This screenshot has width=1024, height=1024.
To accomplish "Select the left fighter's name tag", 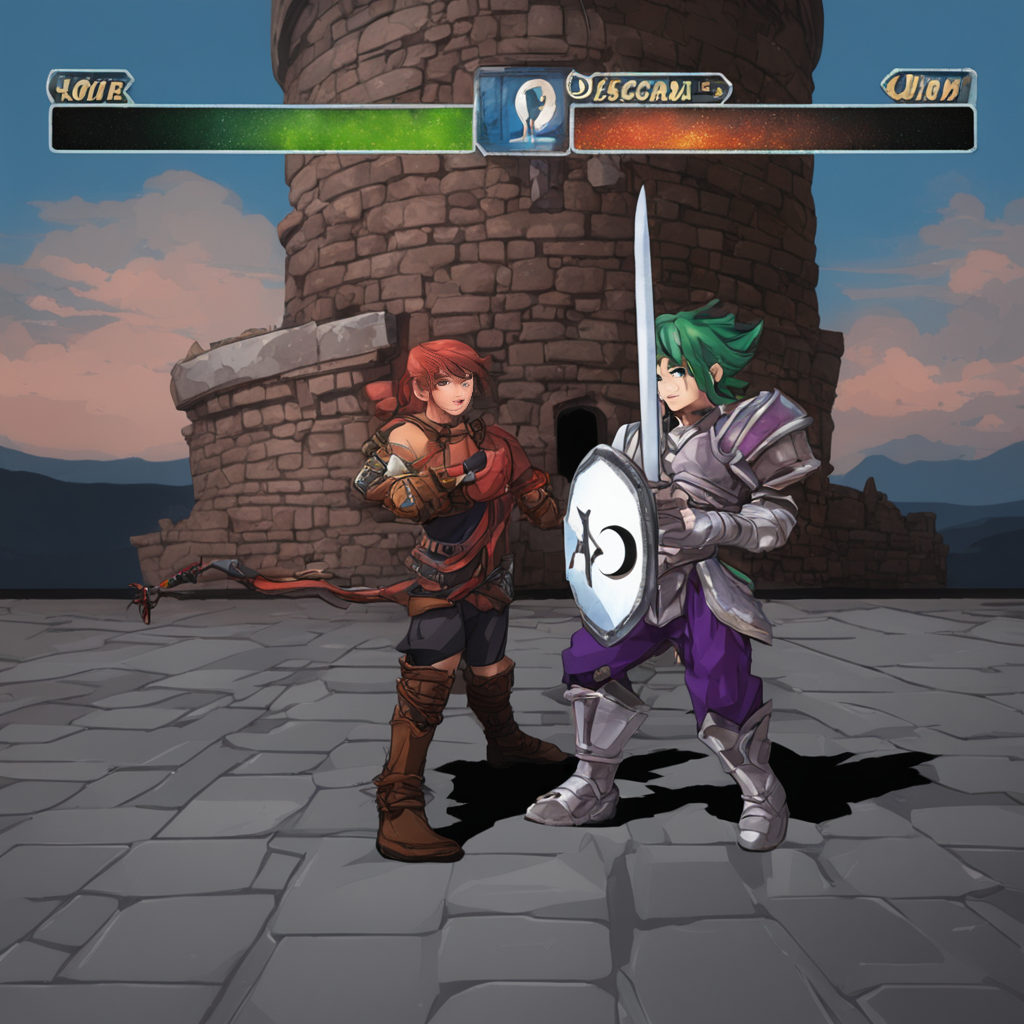I will [x=89, y=88].
